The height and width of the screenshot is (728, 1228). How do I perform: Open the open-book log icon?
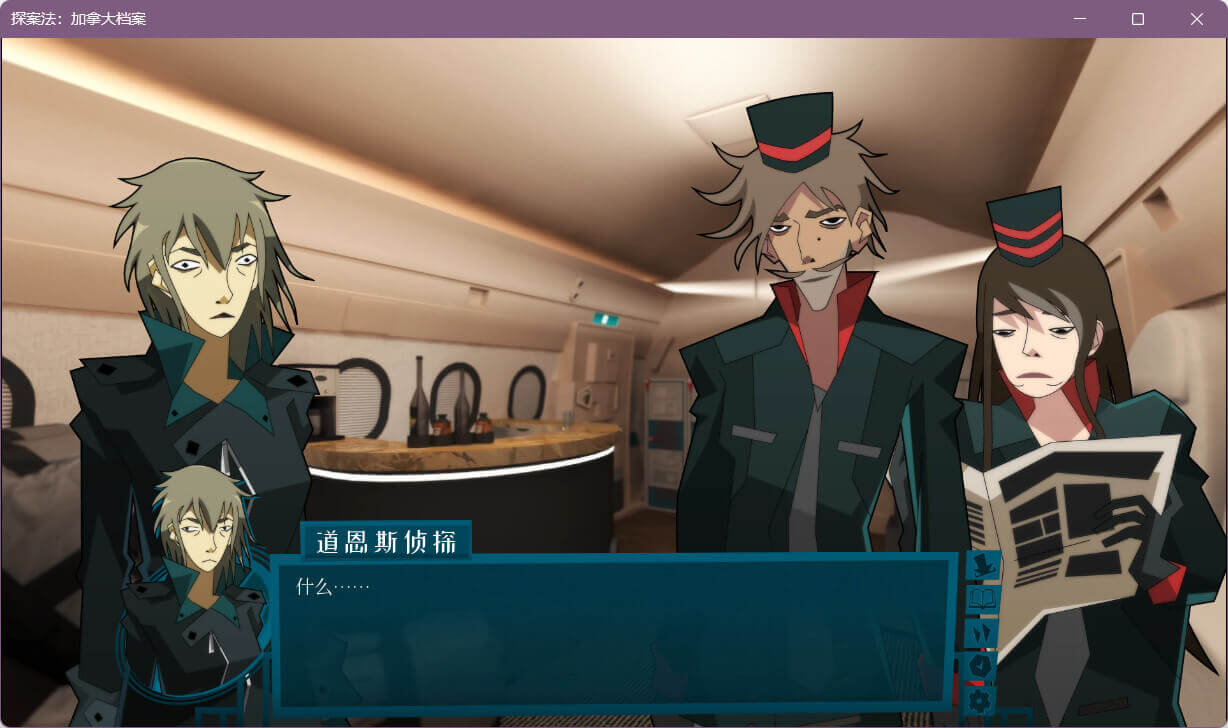tap(982, 599)
